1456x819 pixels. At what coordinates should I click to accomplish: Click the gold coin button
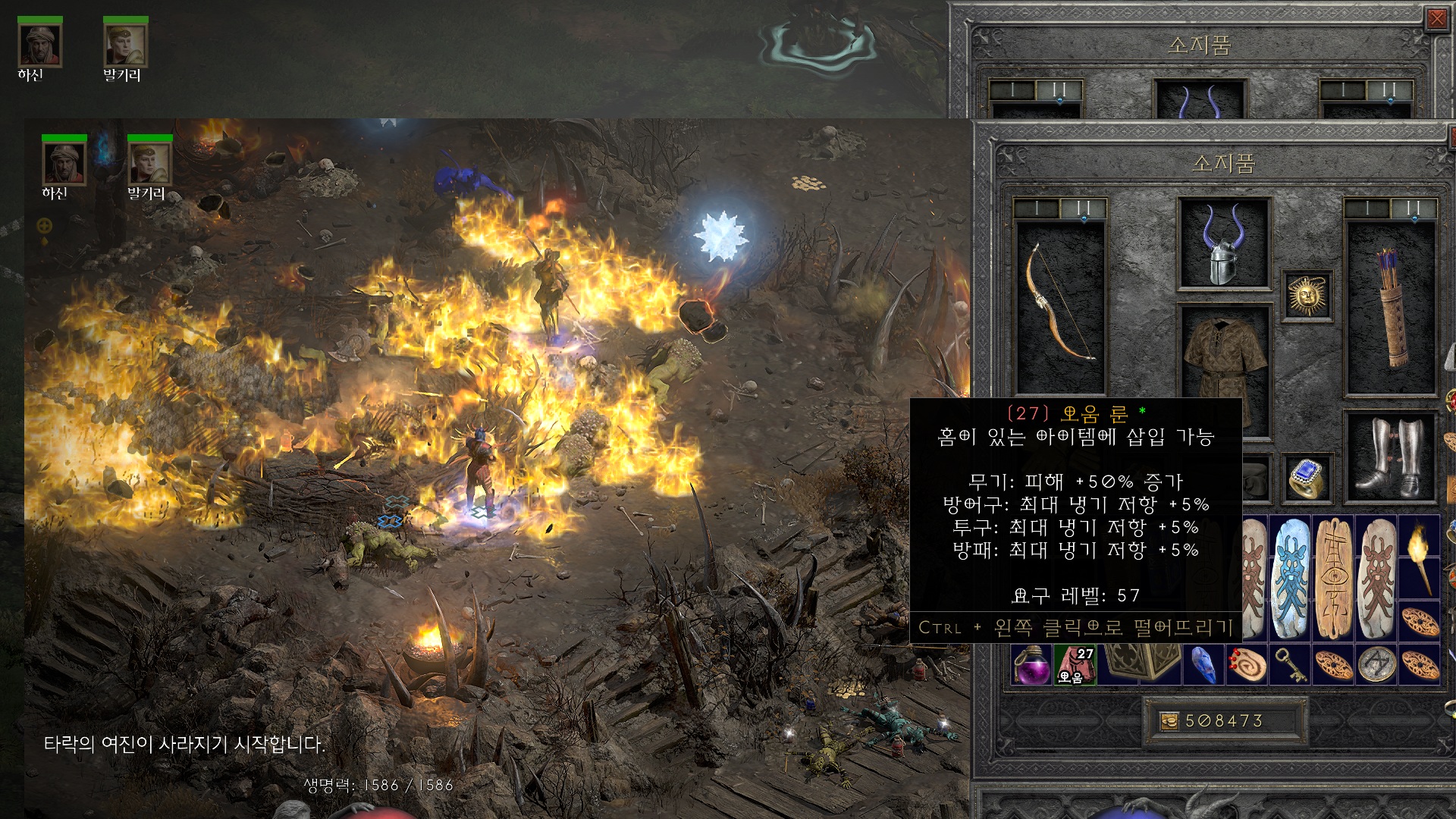point(1169,720)
